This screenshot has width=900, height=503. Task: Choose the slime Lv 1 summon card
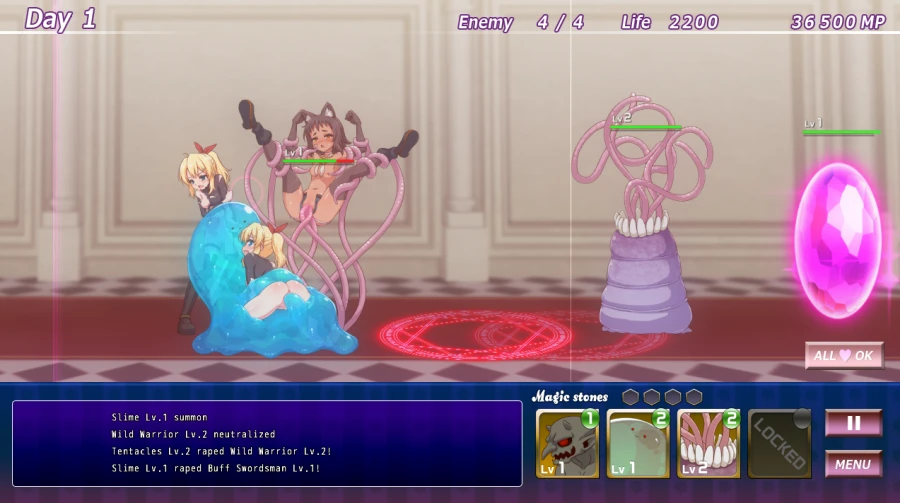click(x=638, y=443)
